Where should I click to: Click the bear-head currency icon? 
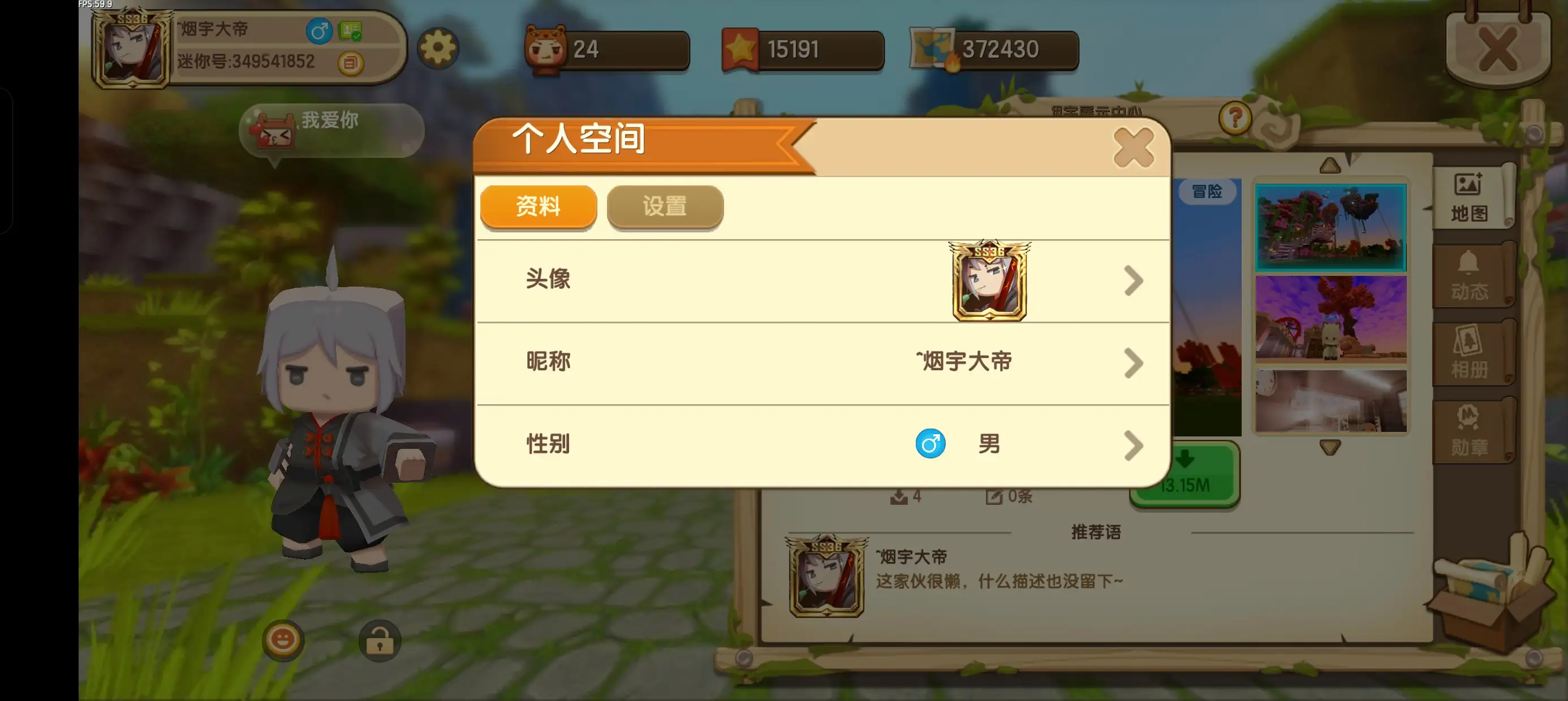(546, 47)
